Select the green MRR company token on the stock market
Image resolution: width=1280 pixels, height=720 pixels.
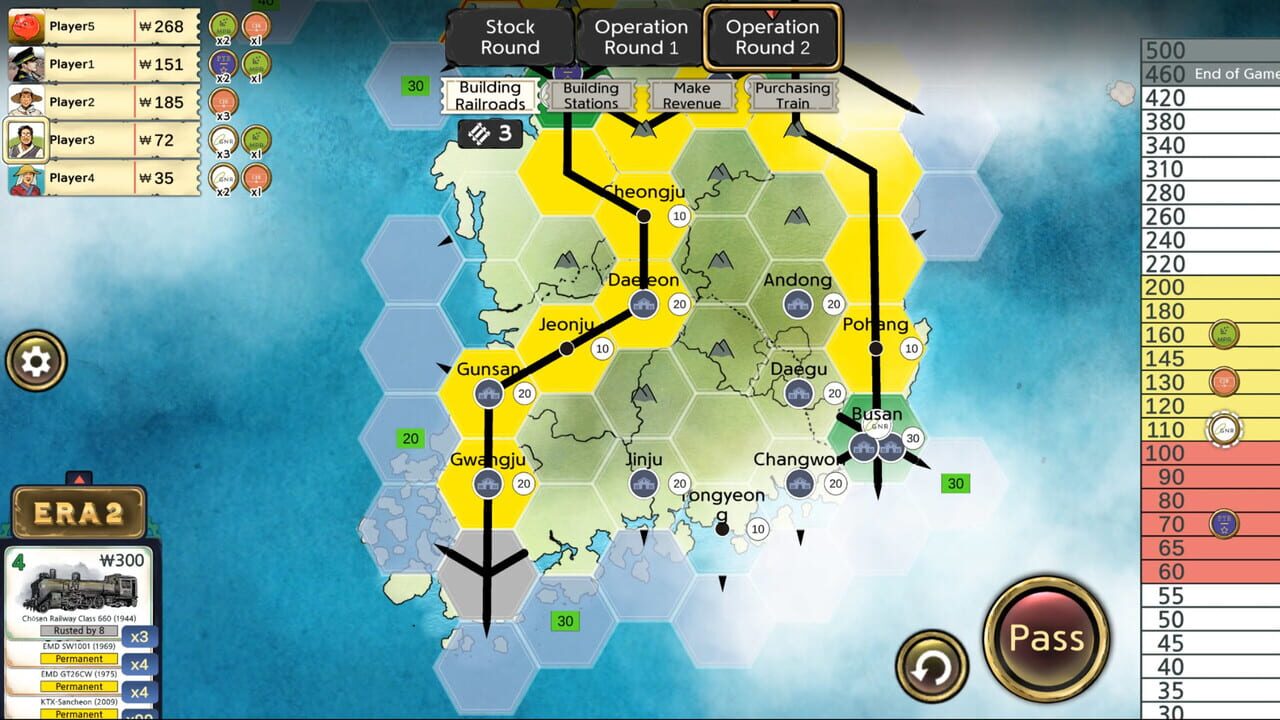point(1222,333)
